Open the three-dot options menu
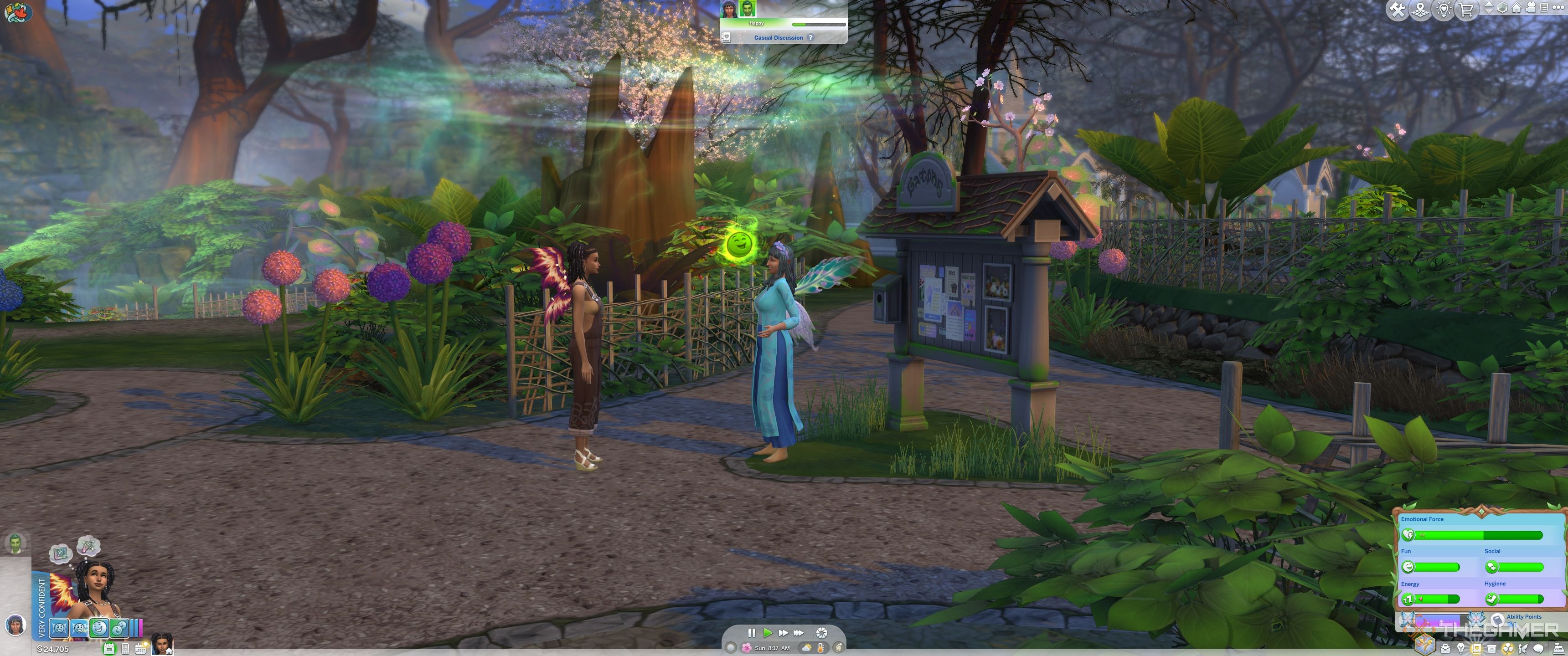The image size is (1568, 656). [x=1558, y=8]
